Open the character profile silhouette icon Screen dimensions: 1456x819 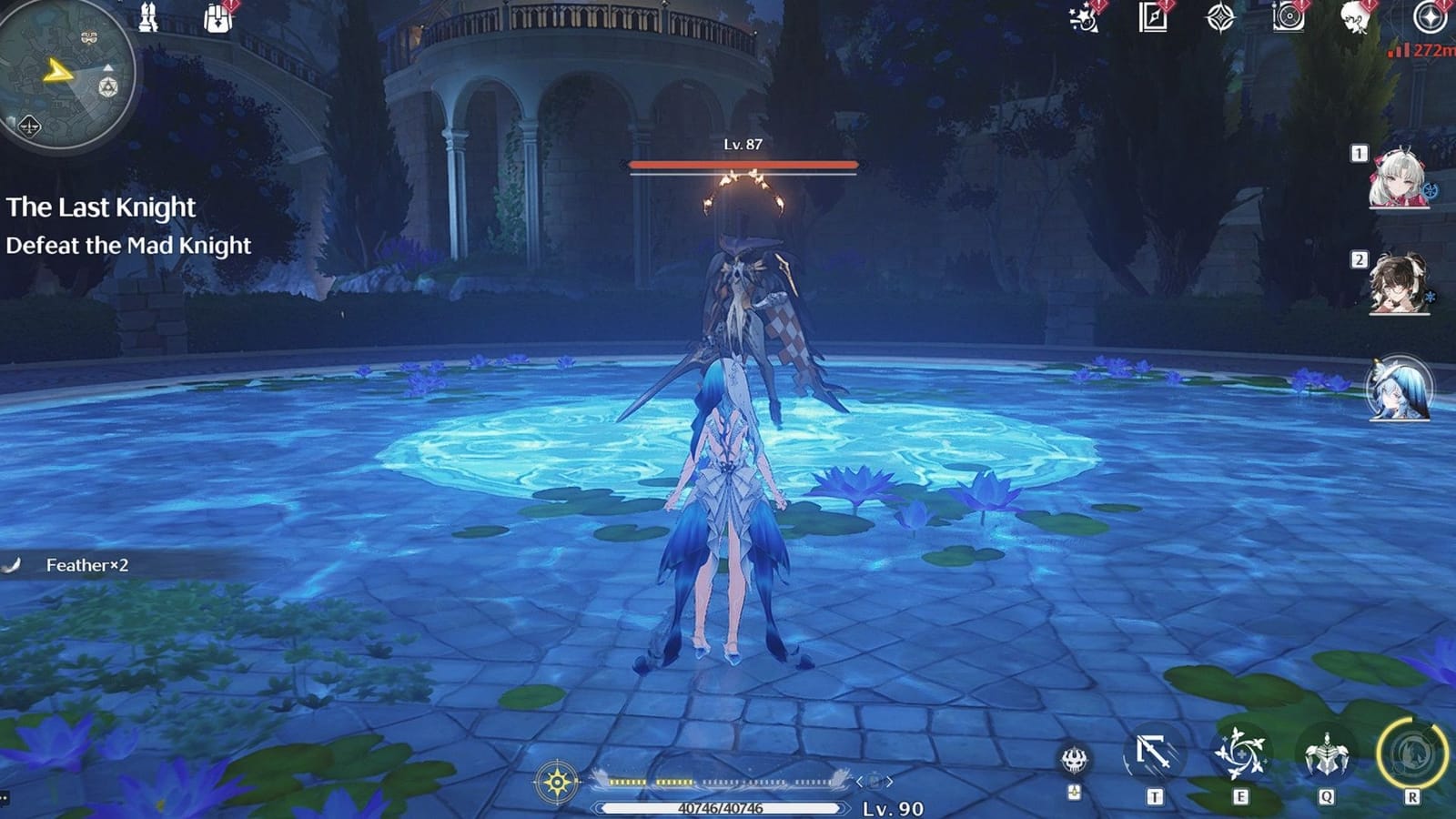coord(1356,20)
